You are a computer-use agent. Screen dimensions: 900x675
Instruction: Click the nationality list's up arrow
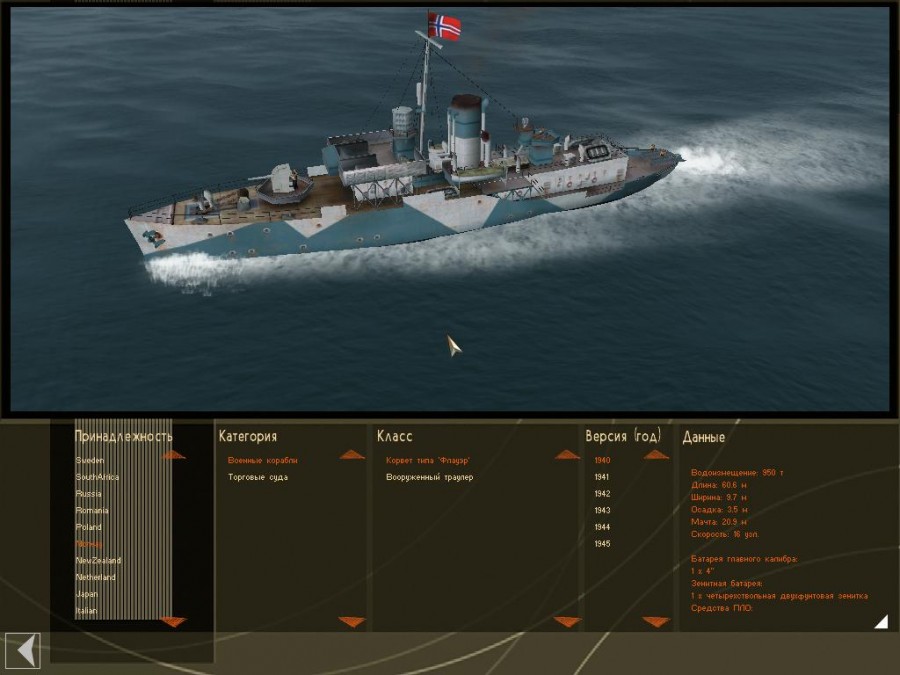click(173, 455)
